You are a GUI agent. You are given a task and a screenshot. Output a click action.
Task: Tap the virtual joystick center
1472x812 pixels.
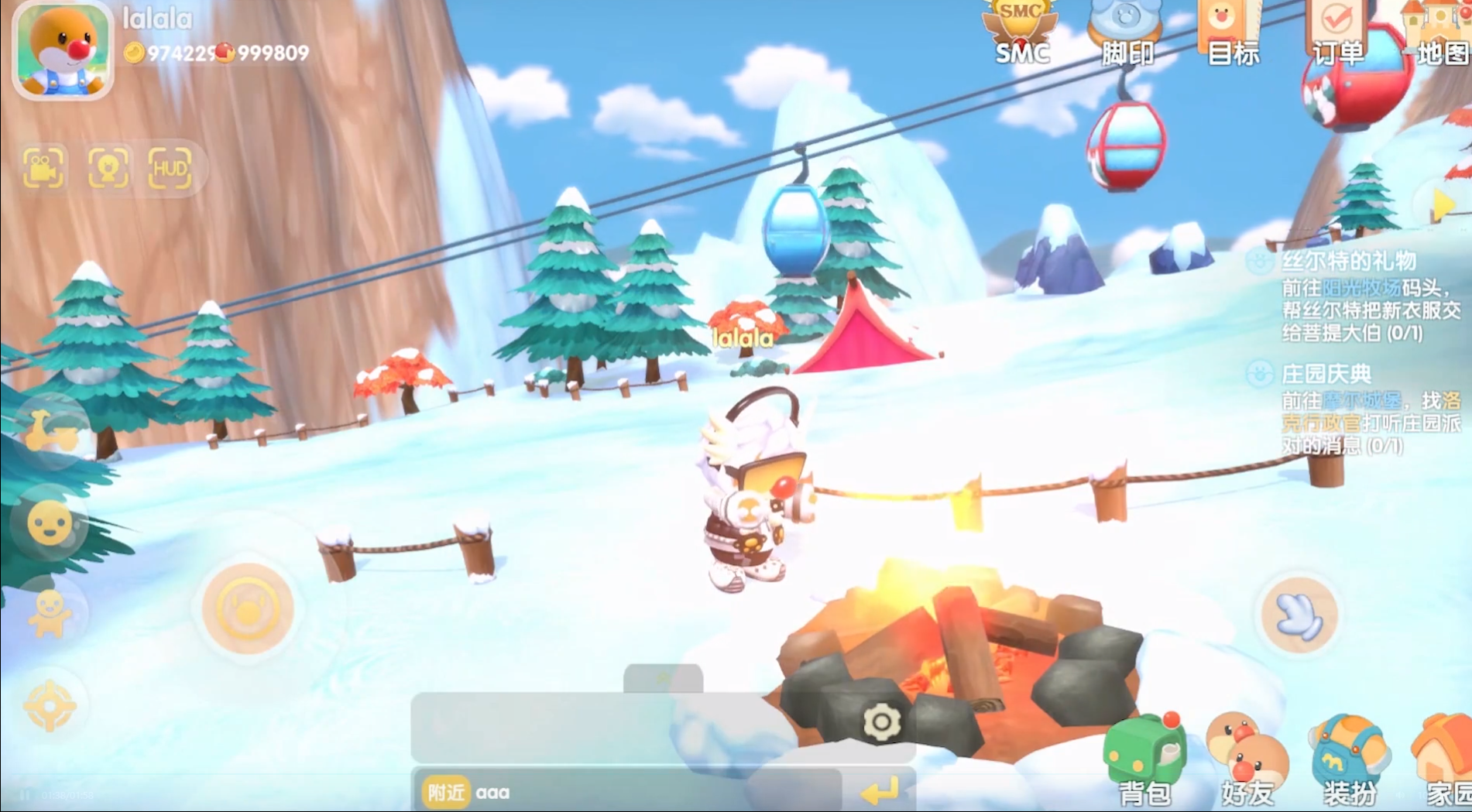247,608
